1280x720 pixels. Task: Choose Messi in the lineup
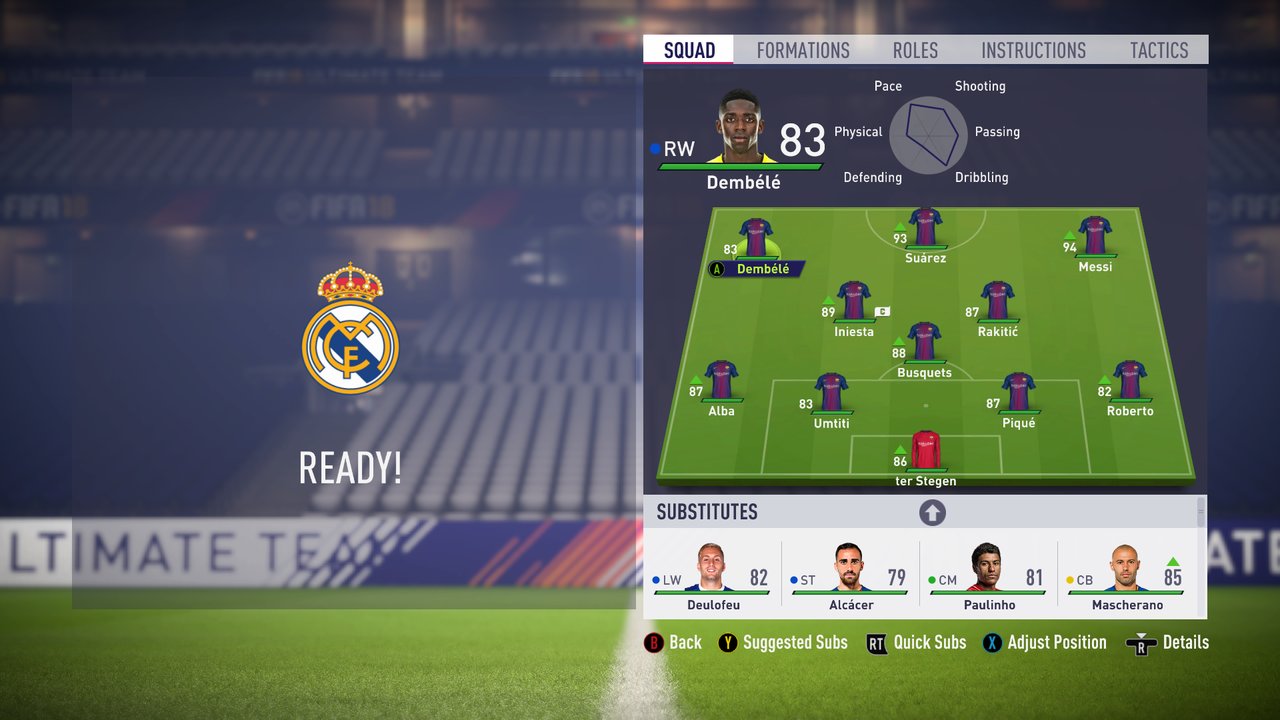pos(1095,238)
